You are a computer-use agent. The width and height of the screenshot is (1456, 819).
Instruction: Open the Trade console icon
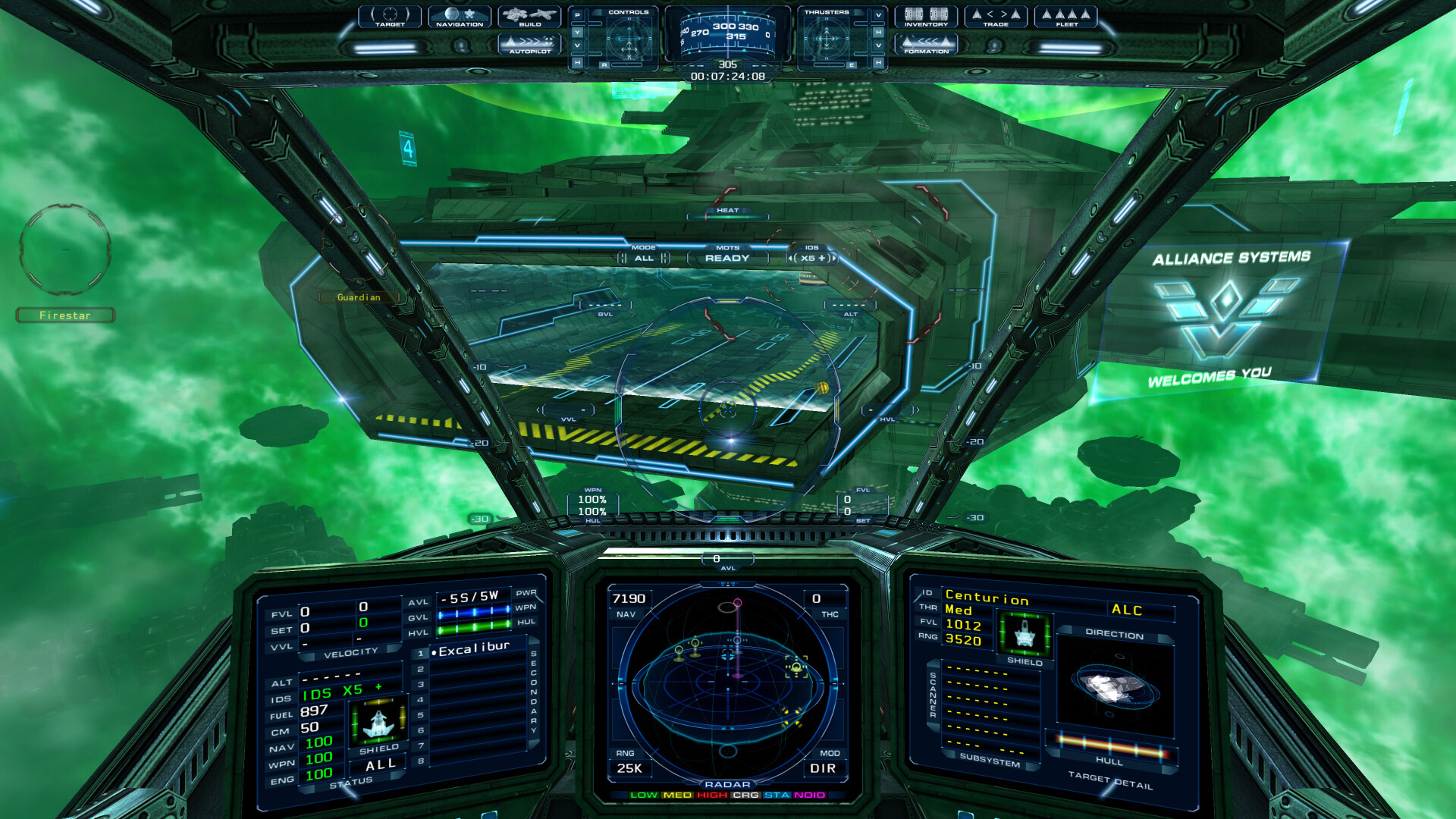pyautogui.click(x=997, y=17)
